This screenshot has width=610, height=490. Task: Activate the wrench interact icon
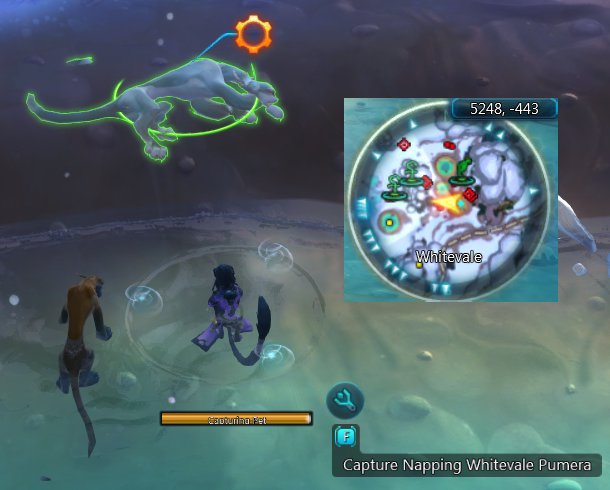345,401
